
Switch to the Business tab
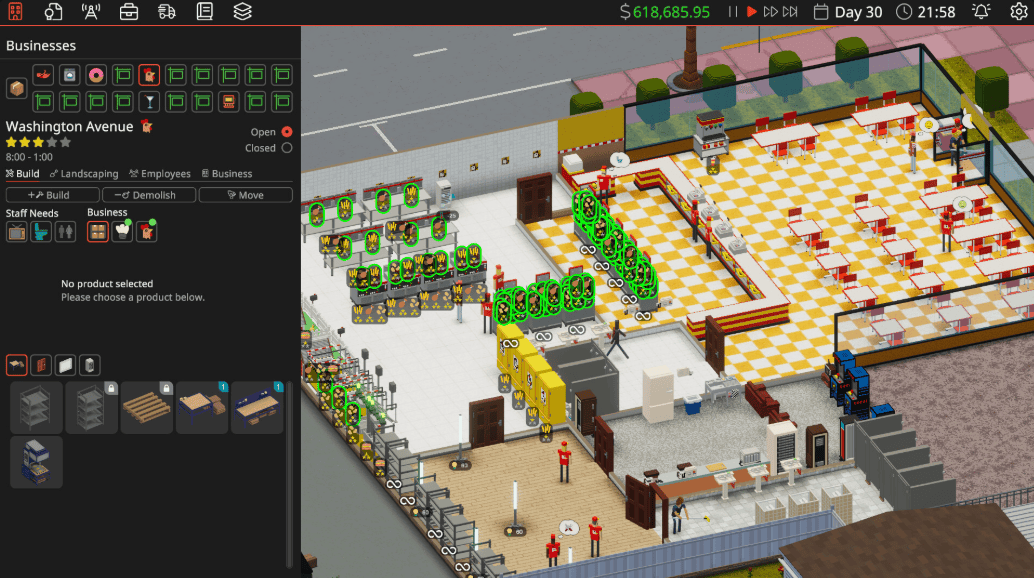click(227, 174)
